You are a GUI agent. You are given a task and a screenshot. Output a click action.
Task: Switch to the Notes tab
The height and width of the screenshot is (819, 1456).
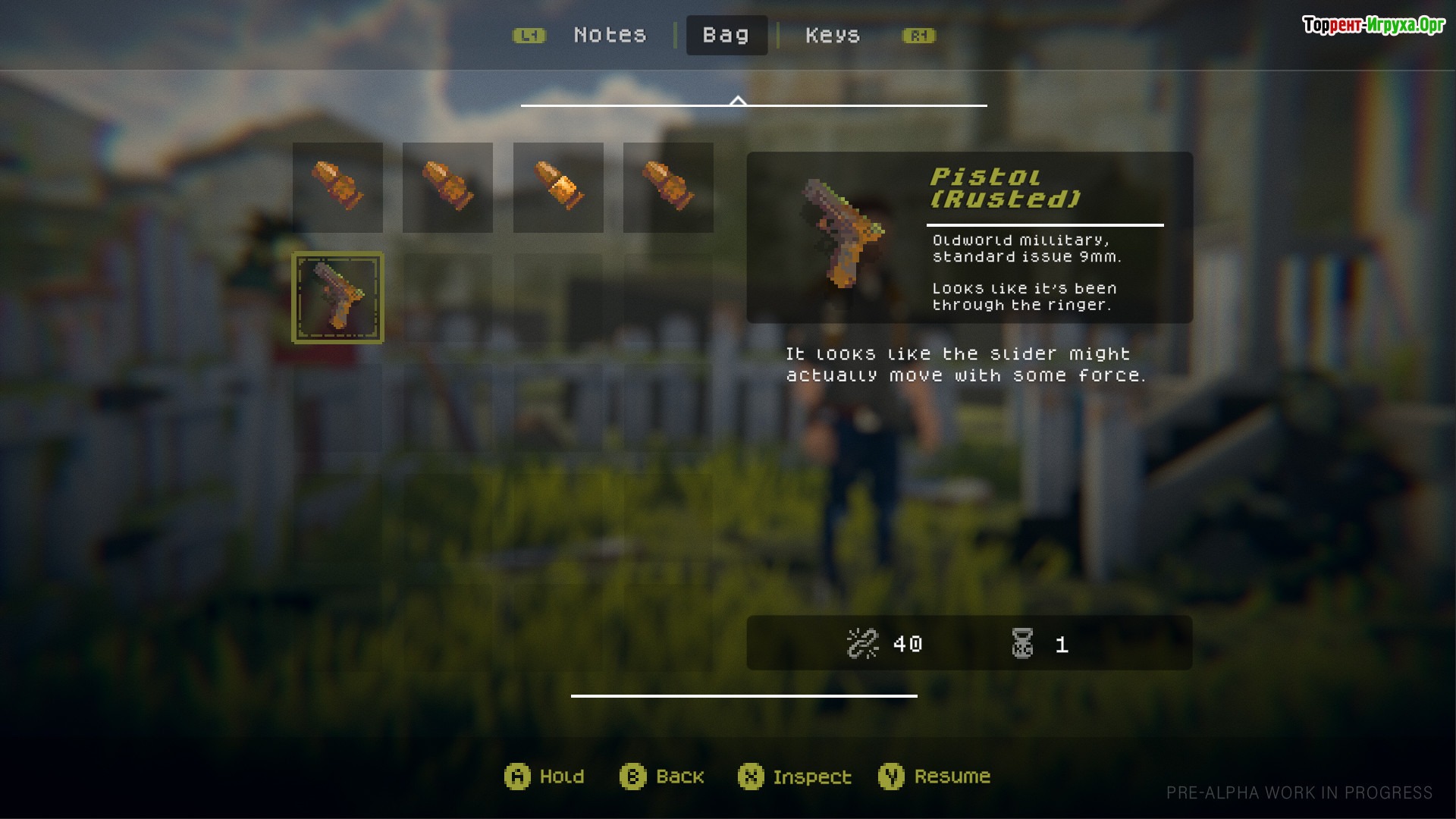tap(610, 35)
